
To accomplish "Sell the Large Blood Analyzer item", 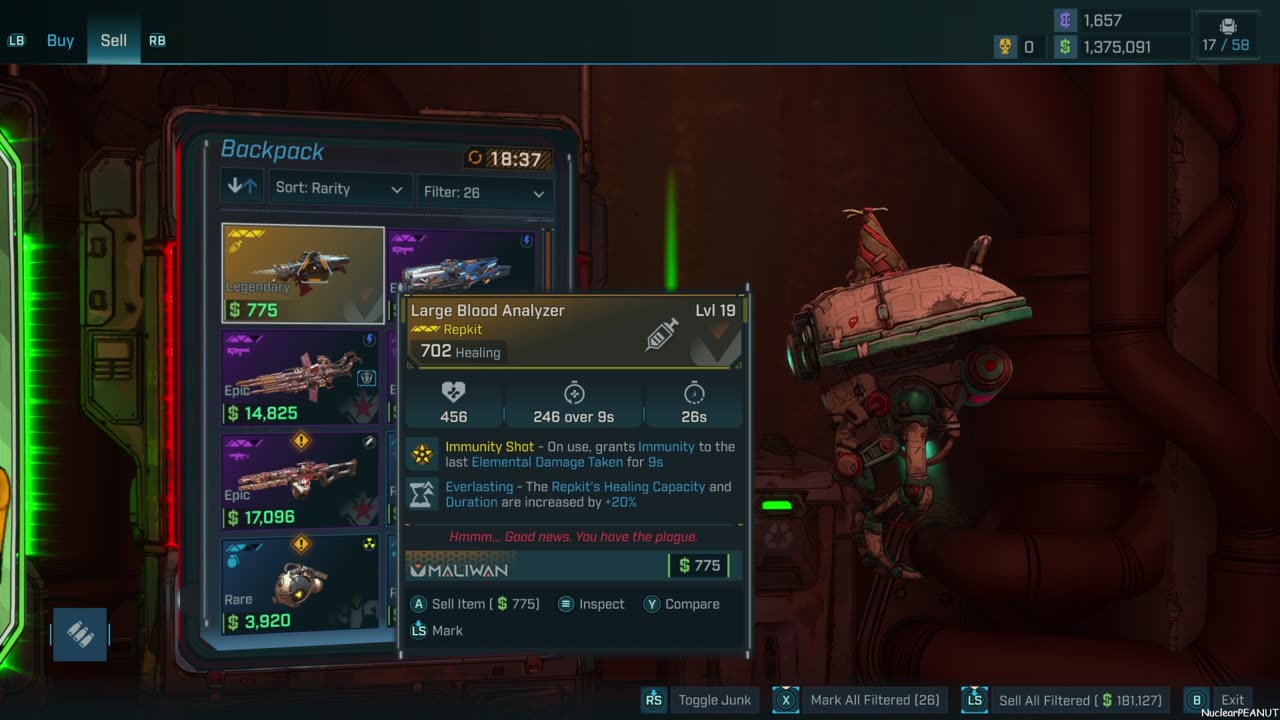I will [476, 604].
